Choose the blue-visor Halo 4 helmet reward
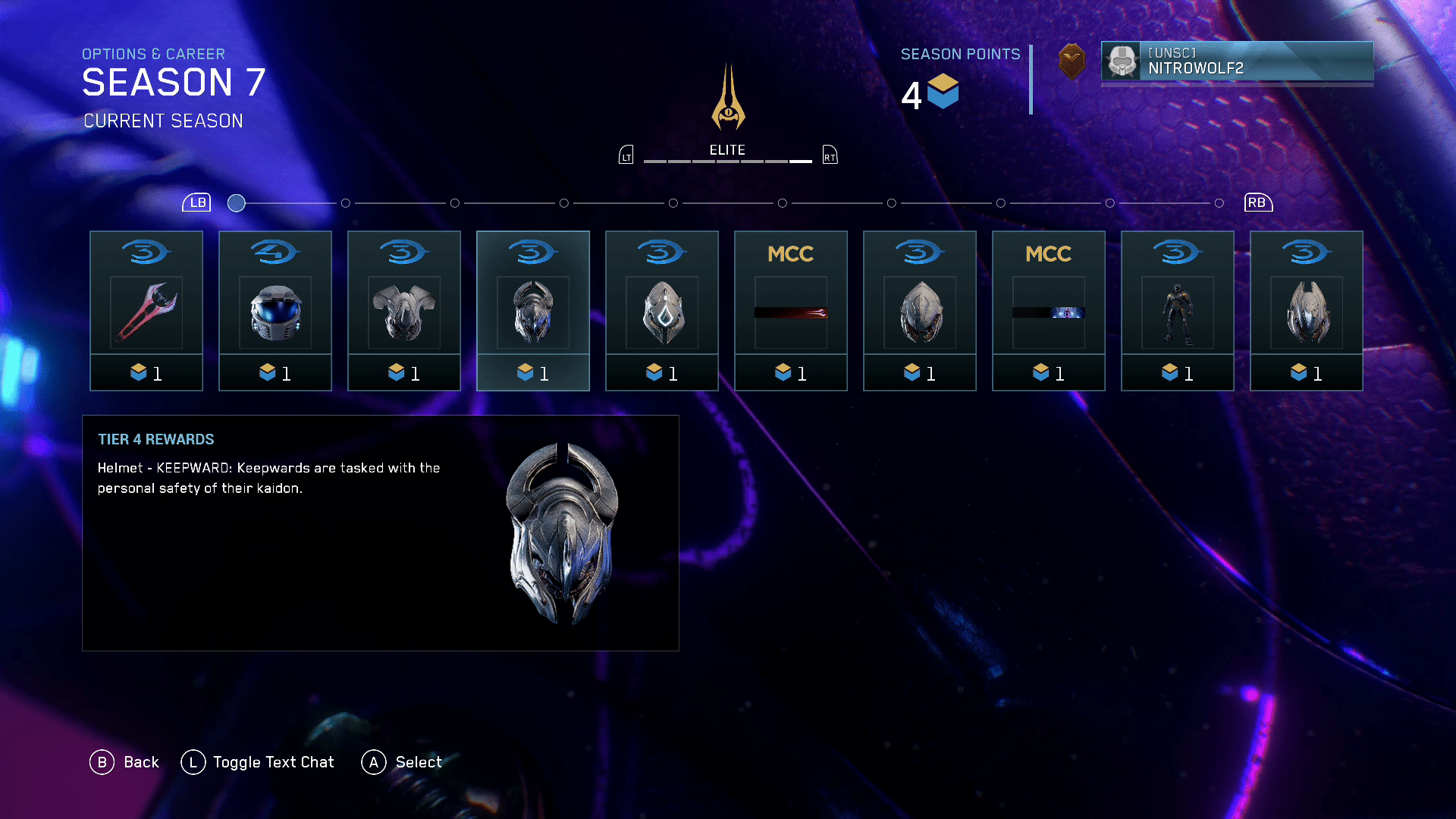The height and width of the screenshot is (819, 1456). tap(275, 311)
